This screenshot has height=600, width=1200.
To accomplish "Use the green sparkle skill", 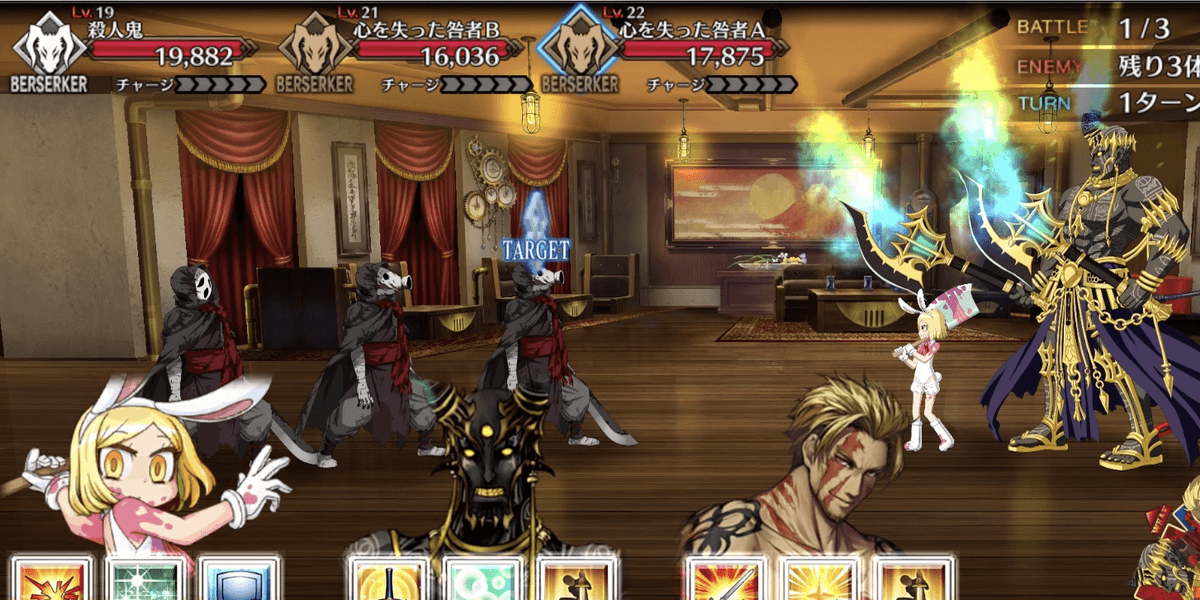I will tap(146, 580).
